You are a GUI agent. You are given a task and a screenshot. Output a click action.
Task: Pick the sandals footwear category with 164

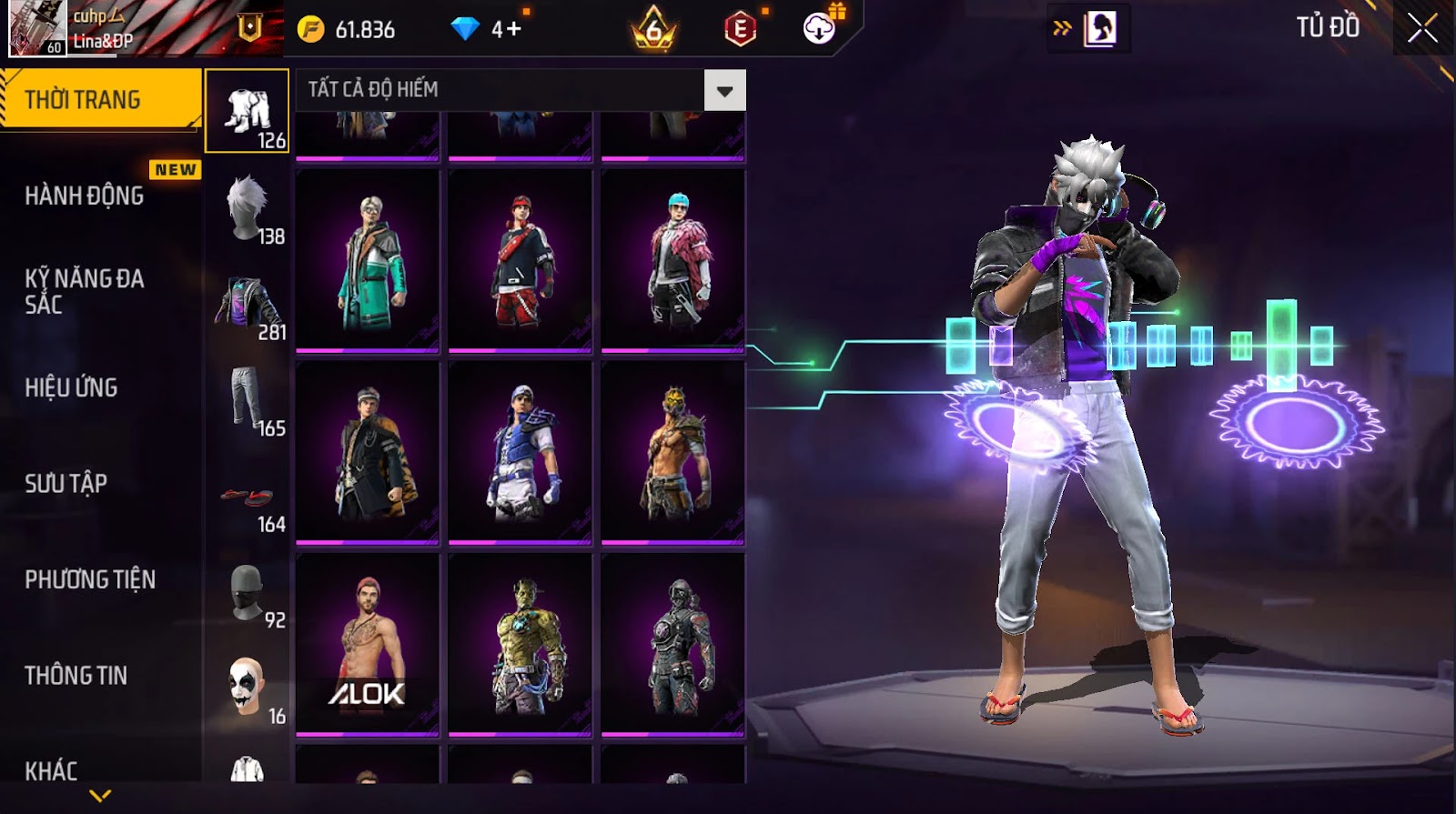coord(248,500)
